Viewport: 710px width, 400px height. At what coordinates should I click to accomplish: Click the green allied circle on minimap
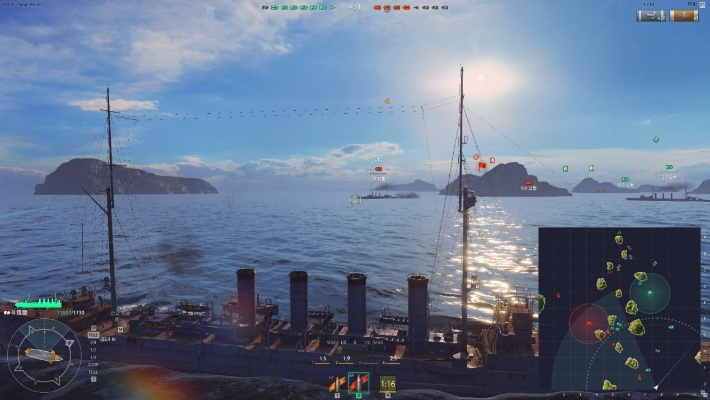point(649,293)
